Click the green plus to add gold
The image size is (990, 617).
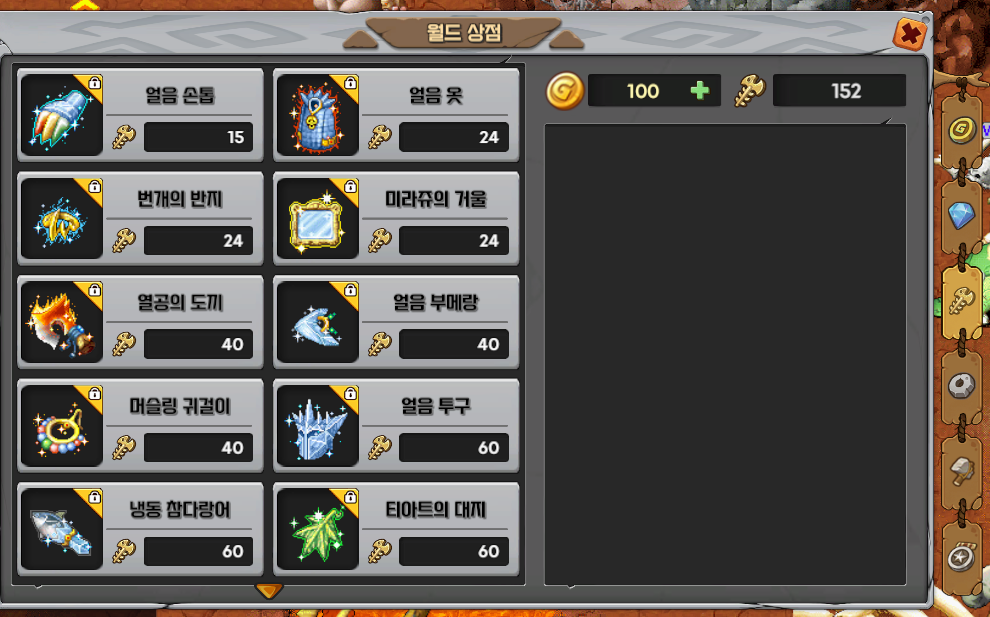click(x=700, y=91)
